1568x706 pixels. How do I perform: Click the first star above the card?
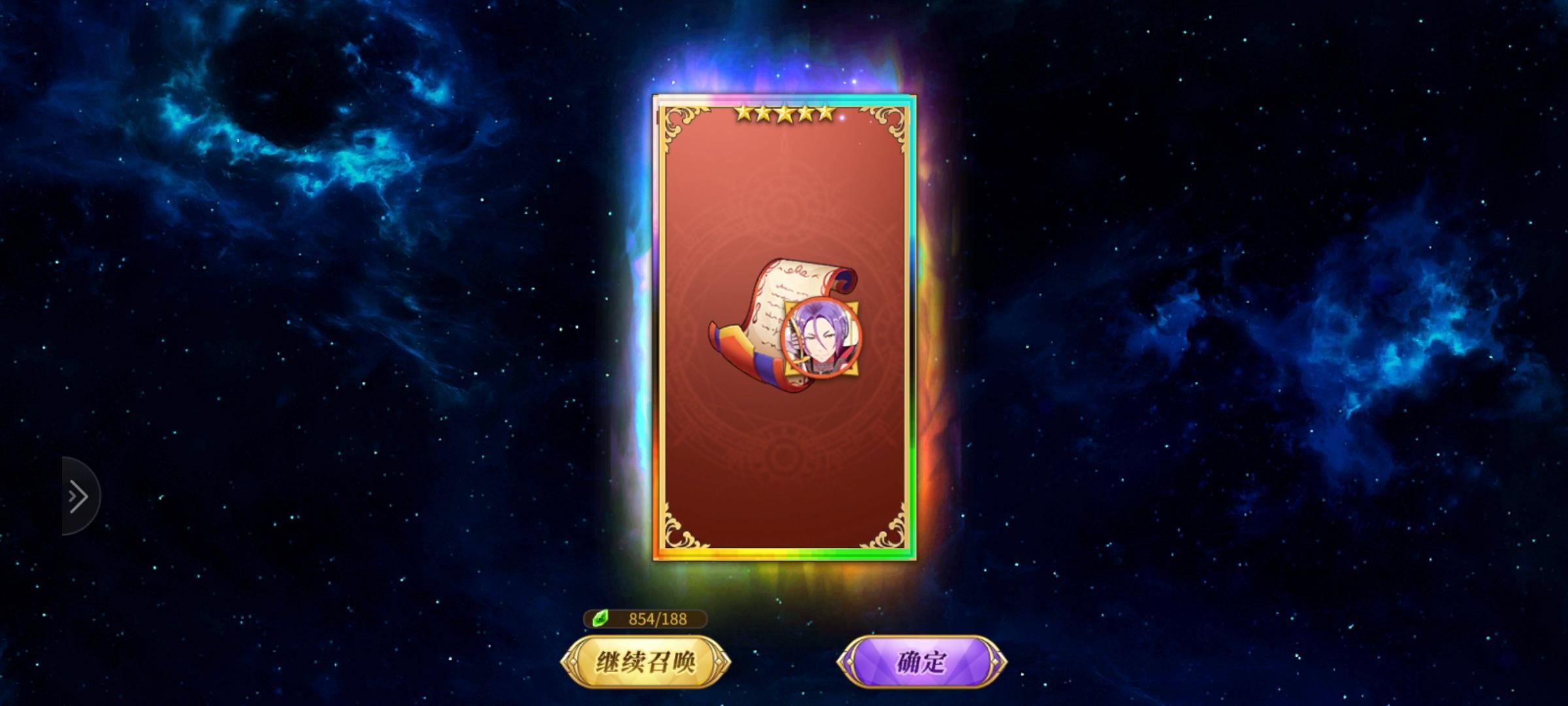click(x=745, y=112)
